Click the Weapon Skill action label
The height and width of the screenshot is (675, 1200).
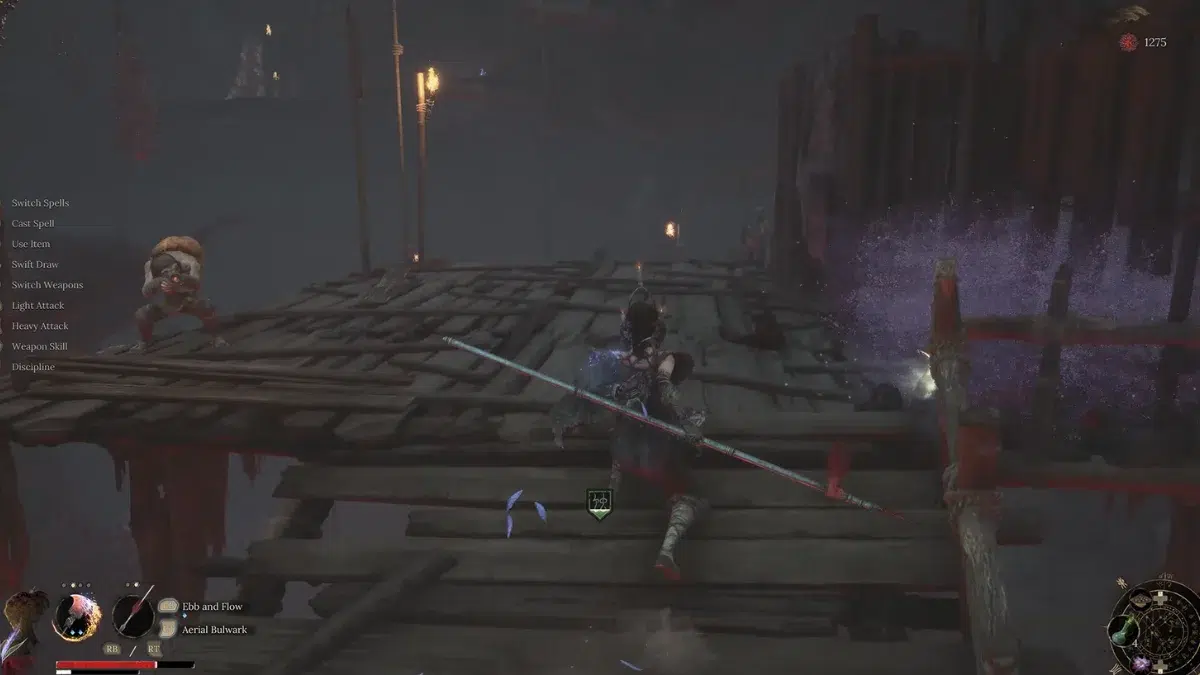[x=39, y=346]
